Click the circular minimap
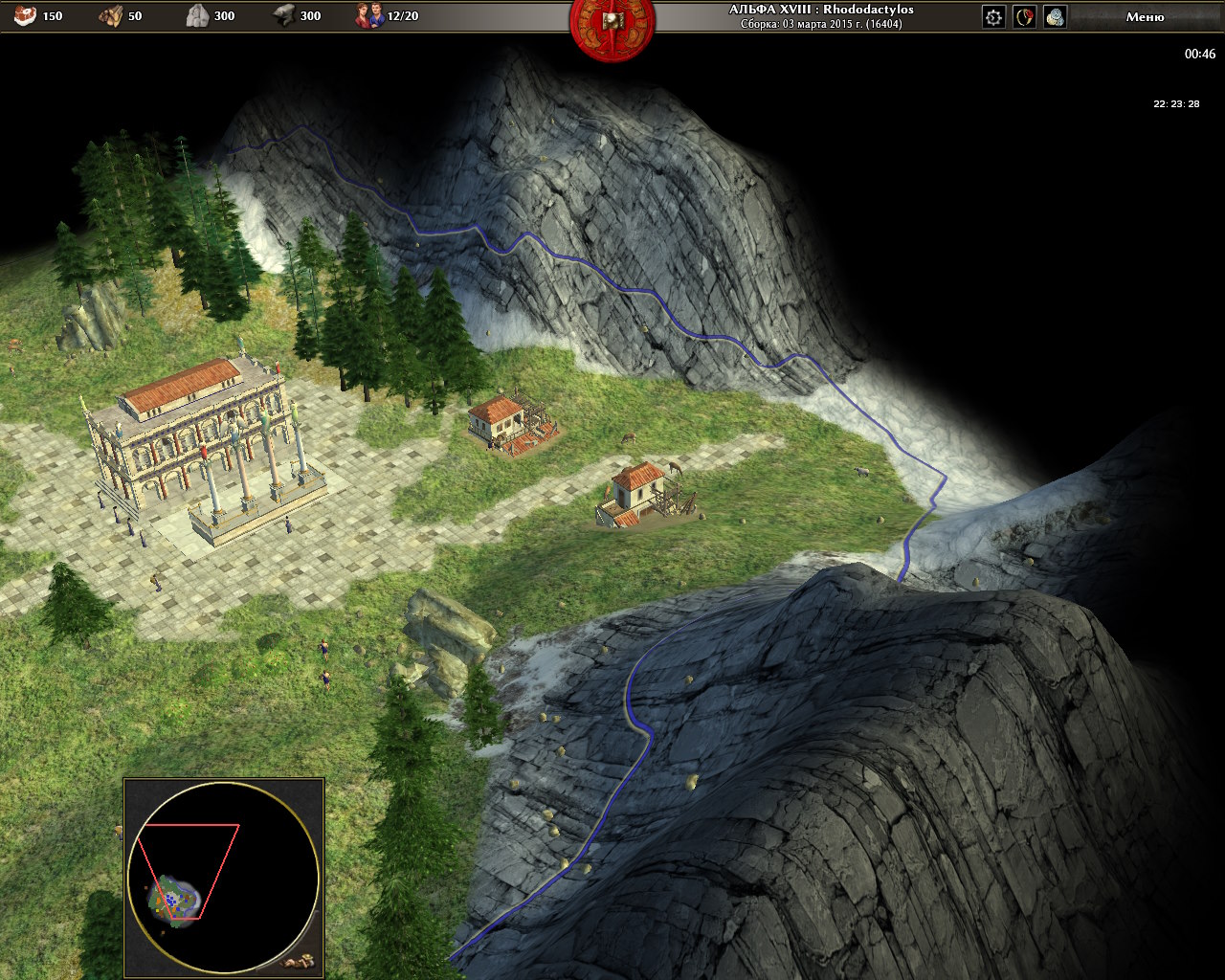Image resolution: width=1225 pixels, height=980 pixels. coord(224,877)
